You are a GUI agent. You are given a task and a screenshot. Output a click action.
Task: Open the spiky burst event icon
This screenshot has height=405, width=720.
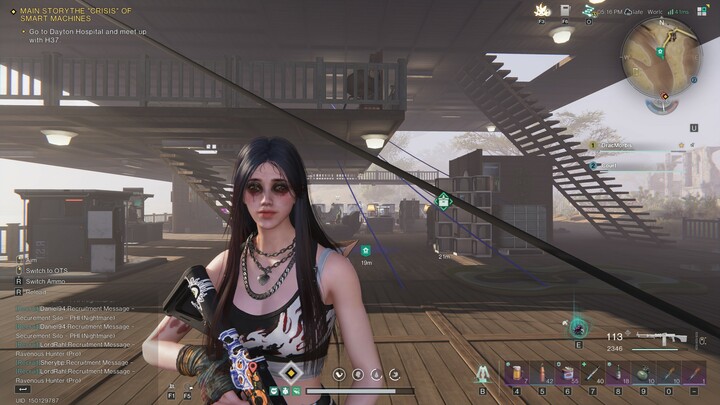pyautogui.click(x=541, y=9)
